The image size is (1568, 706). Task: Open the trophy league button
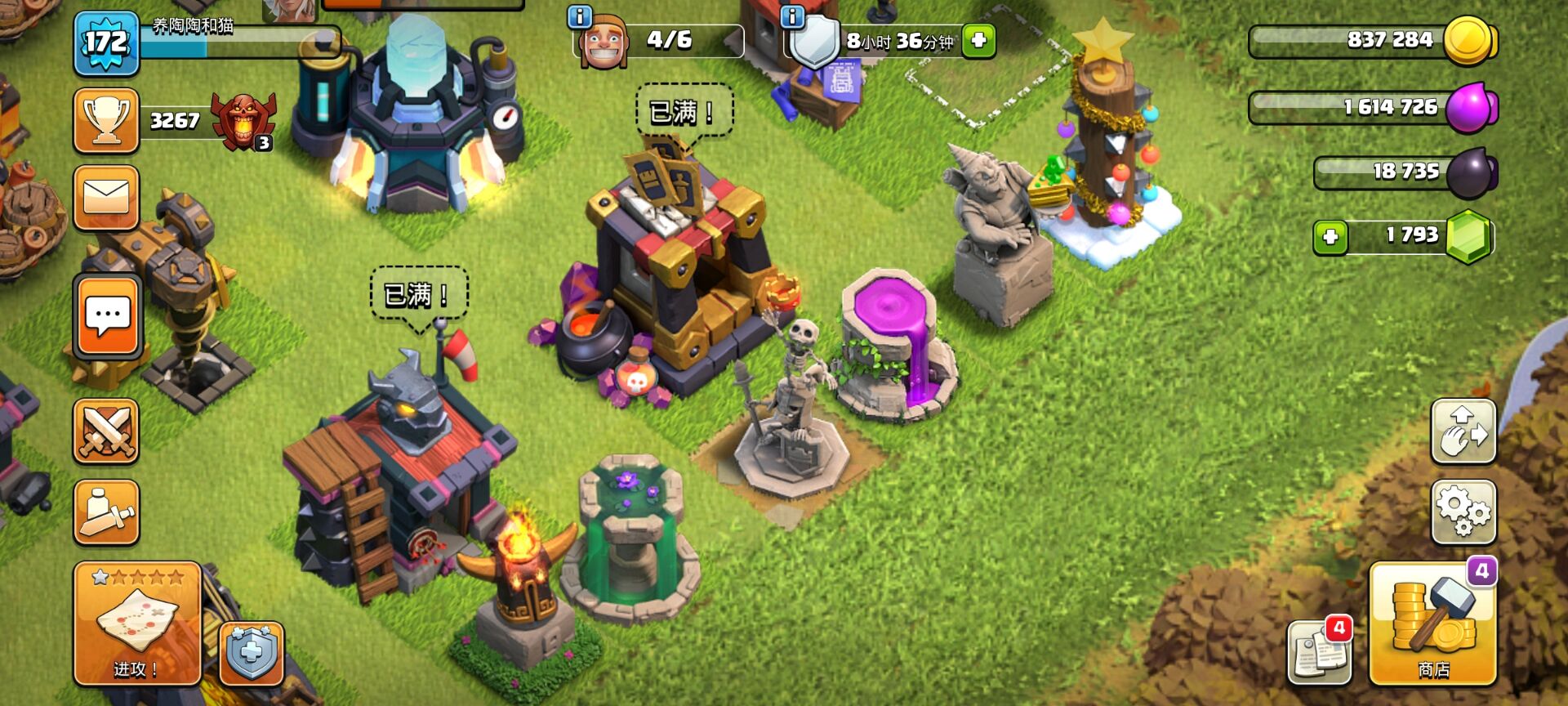(x=106, y=121)
